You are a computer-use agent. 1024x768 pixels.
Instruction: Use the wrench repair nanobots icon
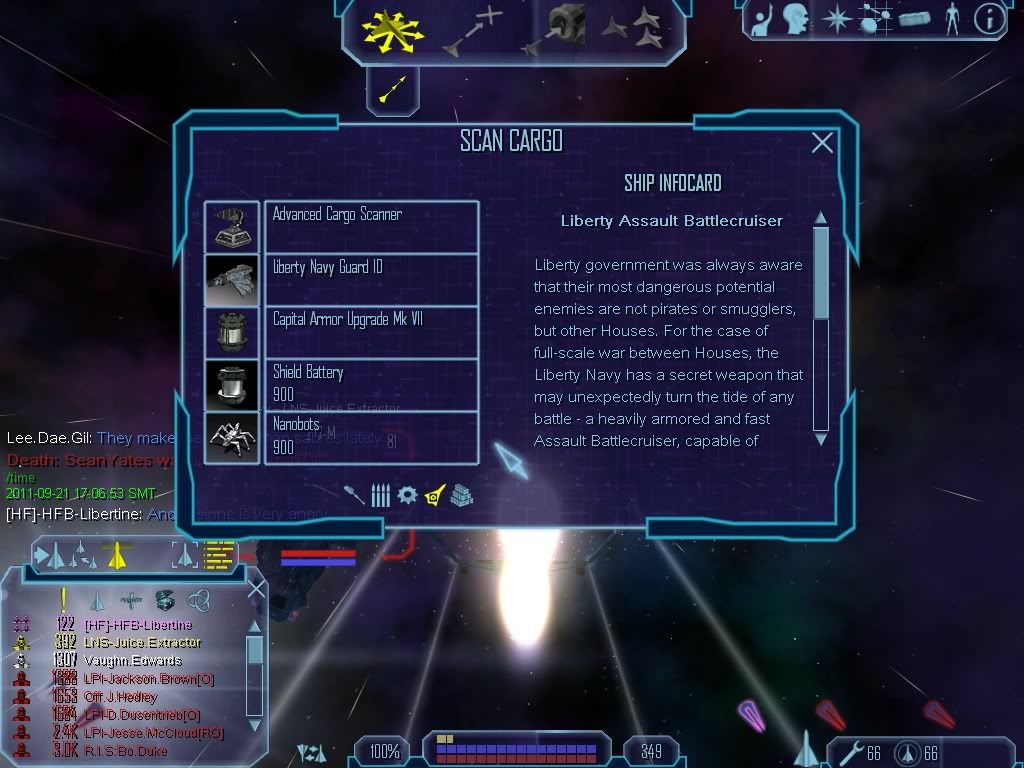[x=849, y=751]
